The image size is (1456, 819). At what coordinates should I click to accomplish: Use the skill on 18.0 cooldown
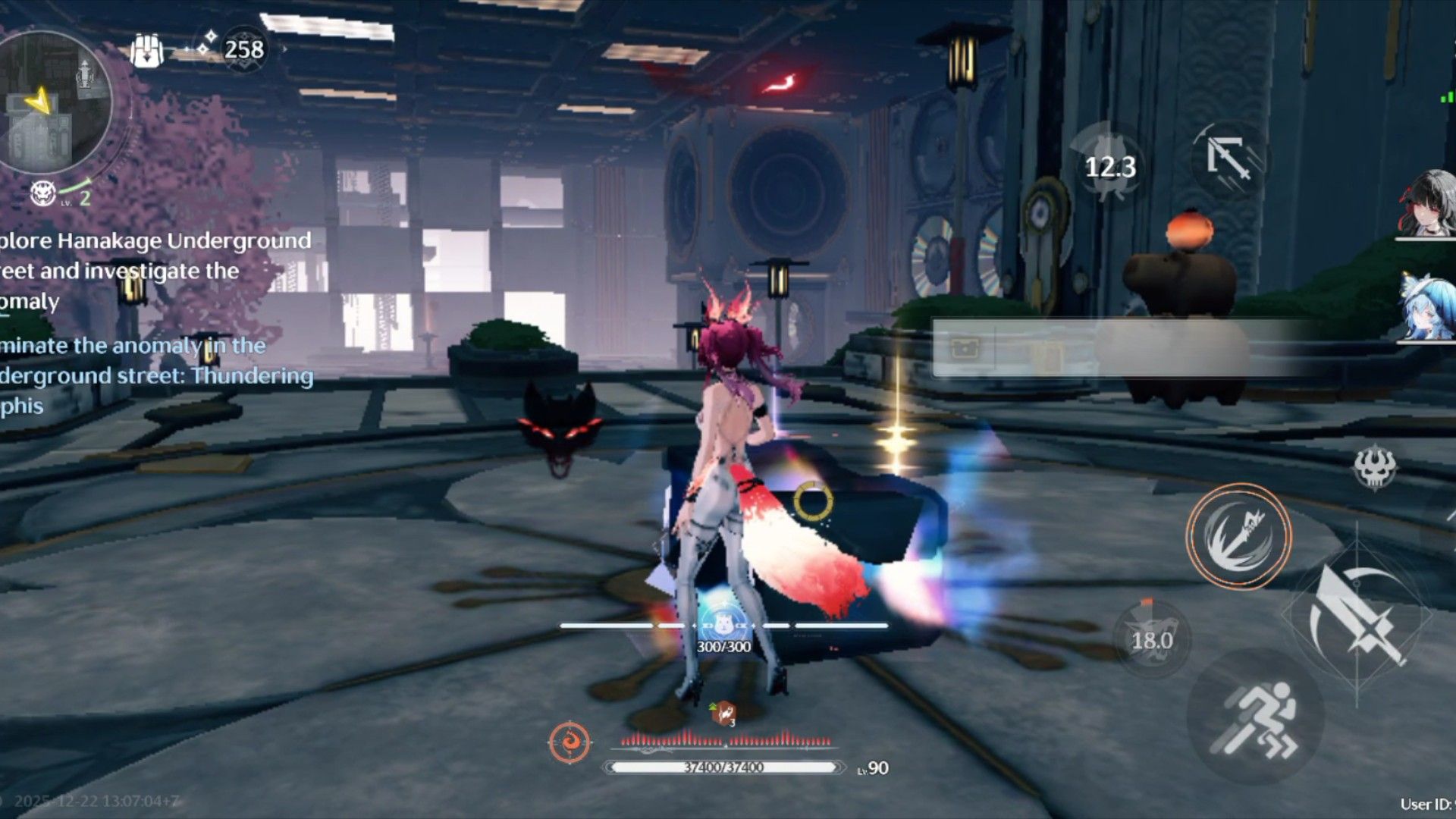(1151, 639)
